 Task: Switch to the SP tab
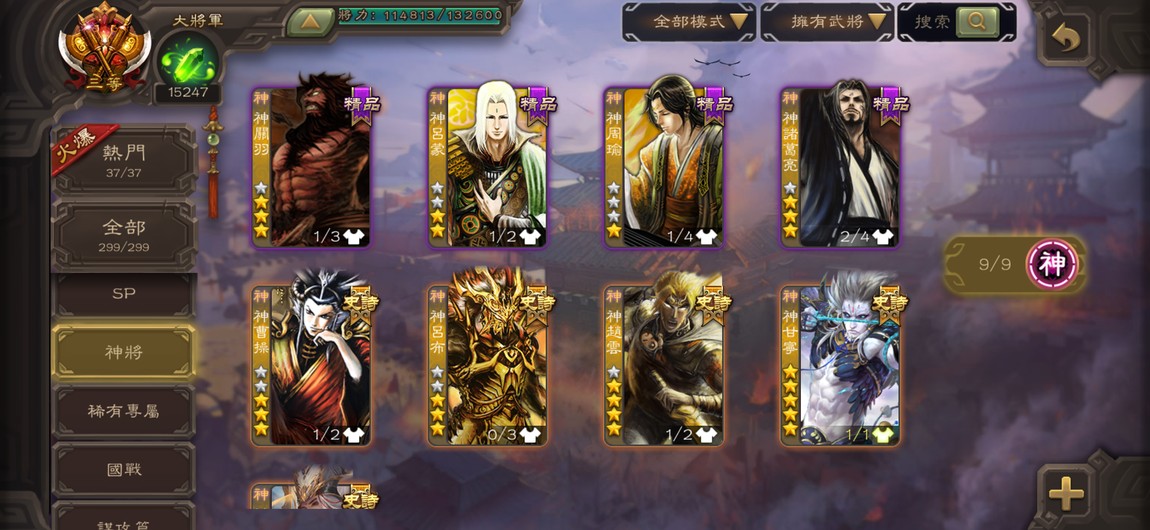click(124, 294)
